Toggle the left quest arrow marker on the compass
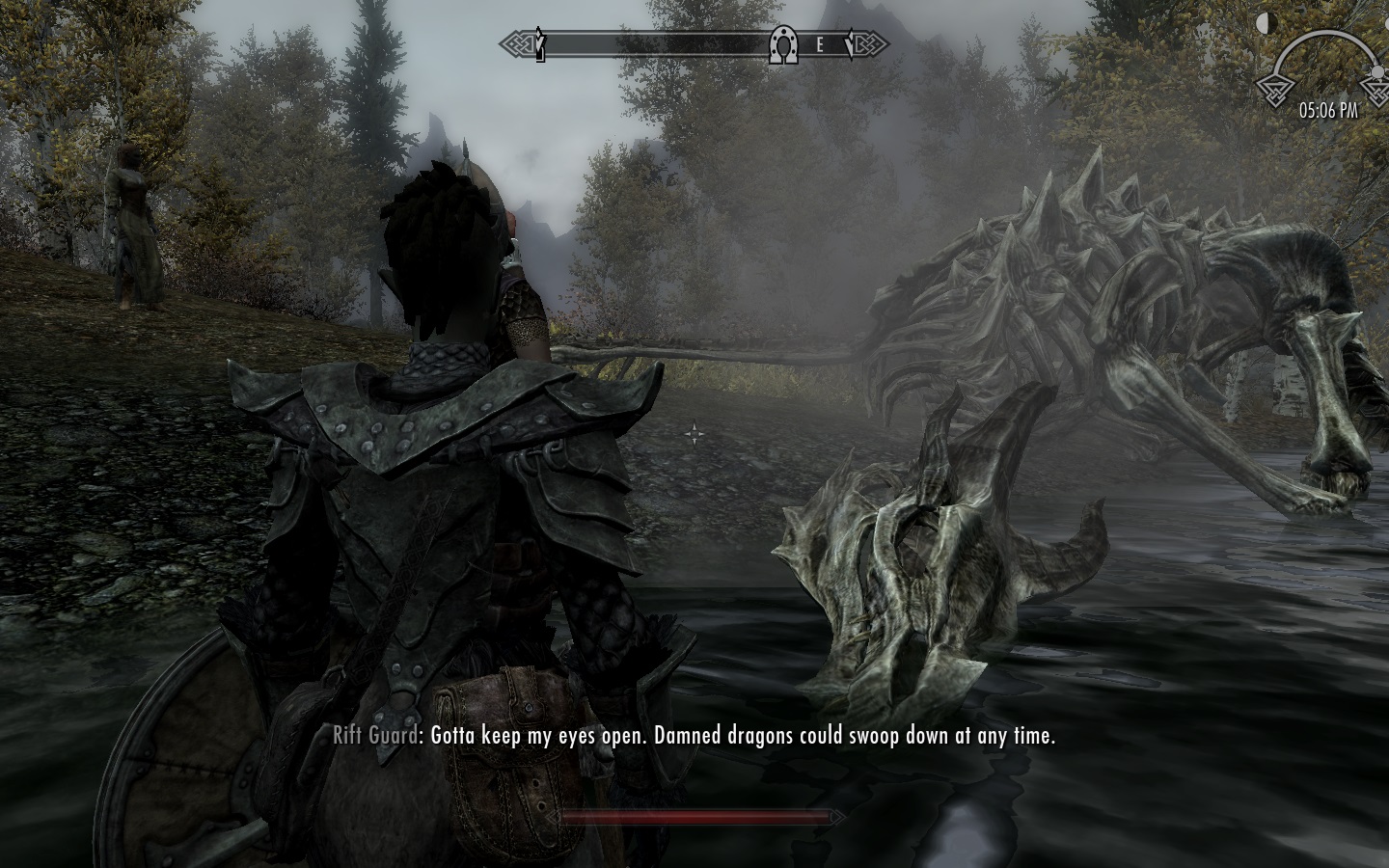The height and width of the screenshot is (868, 1389). pyautogui.click(x=540, y=42)
